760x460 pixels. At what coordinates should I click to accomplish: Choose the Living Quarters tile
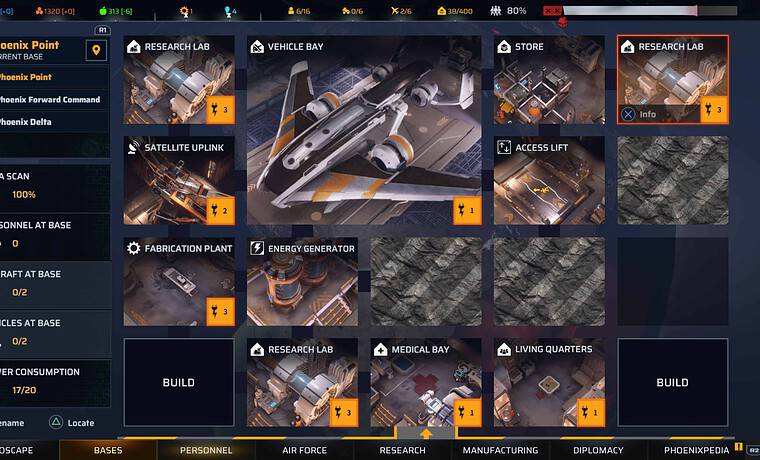[549, 383]
